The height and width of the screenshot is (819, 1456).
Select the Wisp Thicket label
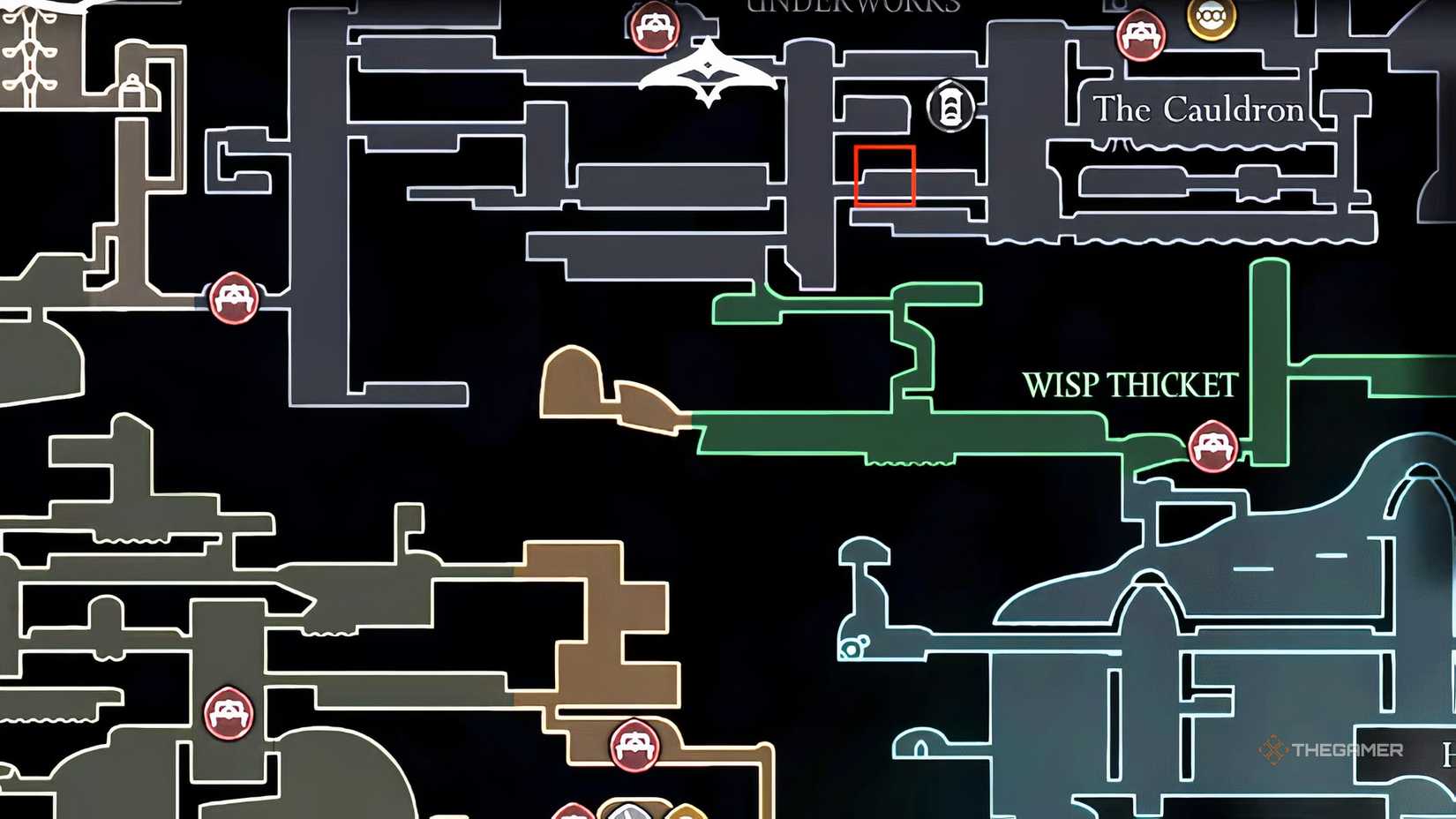[x=1131, y=384]
